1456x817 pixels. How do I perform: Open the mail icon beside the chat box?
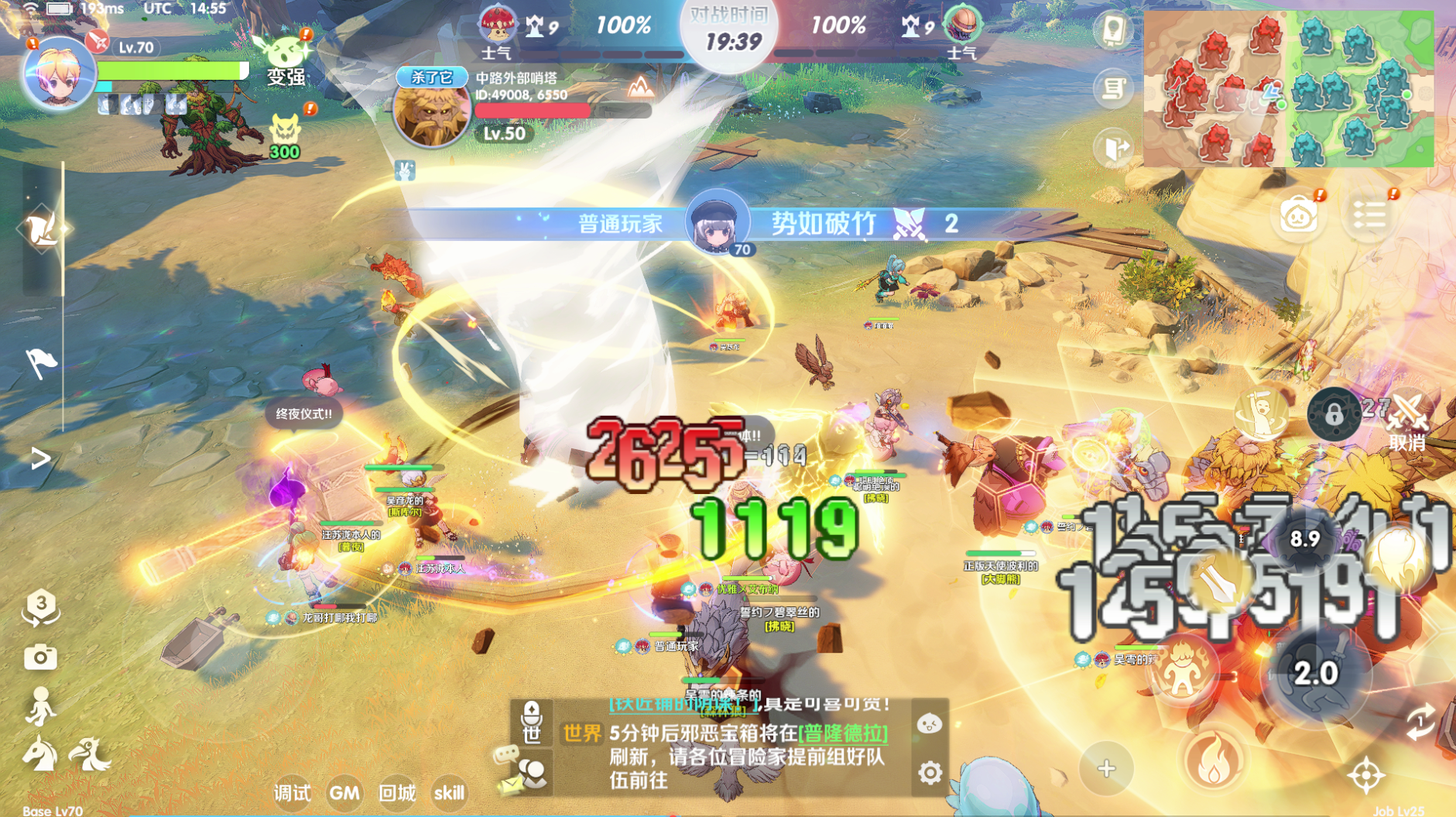[511, 784]
